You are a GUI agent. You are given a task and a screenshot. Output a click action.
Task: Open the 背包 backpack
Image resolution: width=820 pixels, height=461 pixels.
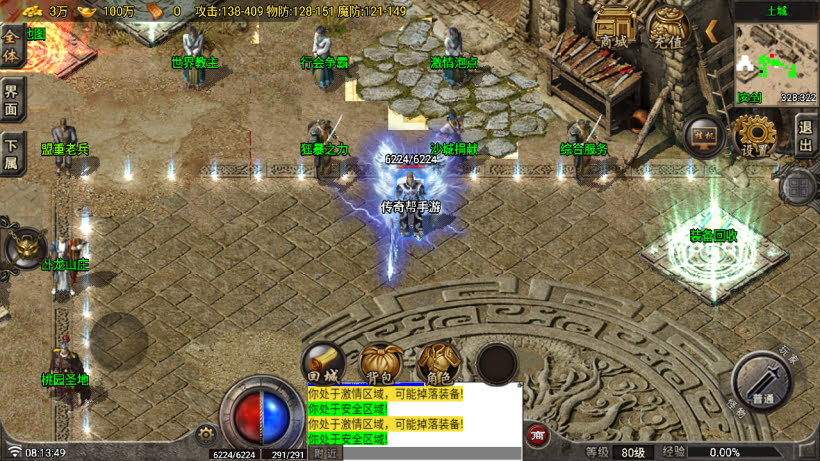[381, 366]
